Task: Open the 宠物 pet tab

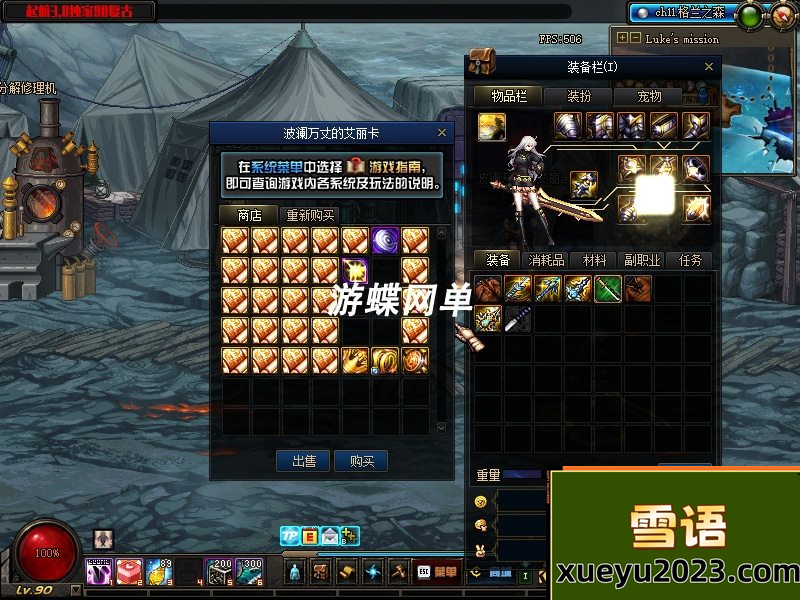Action: click(x=650, y=97)
